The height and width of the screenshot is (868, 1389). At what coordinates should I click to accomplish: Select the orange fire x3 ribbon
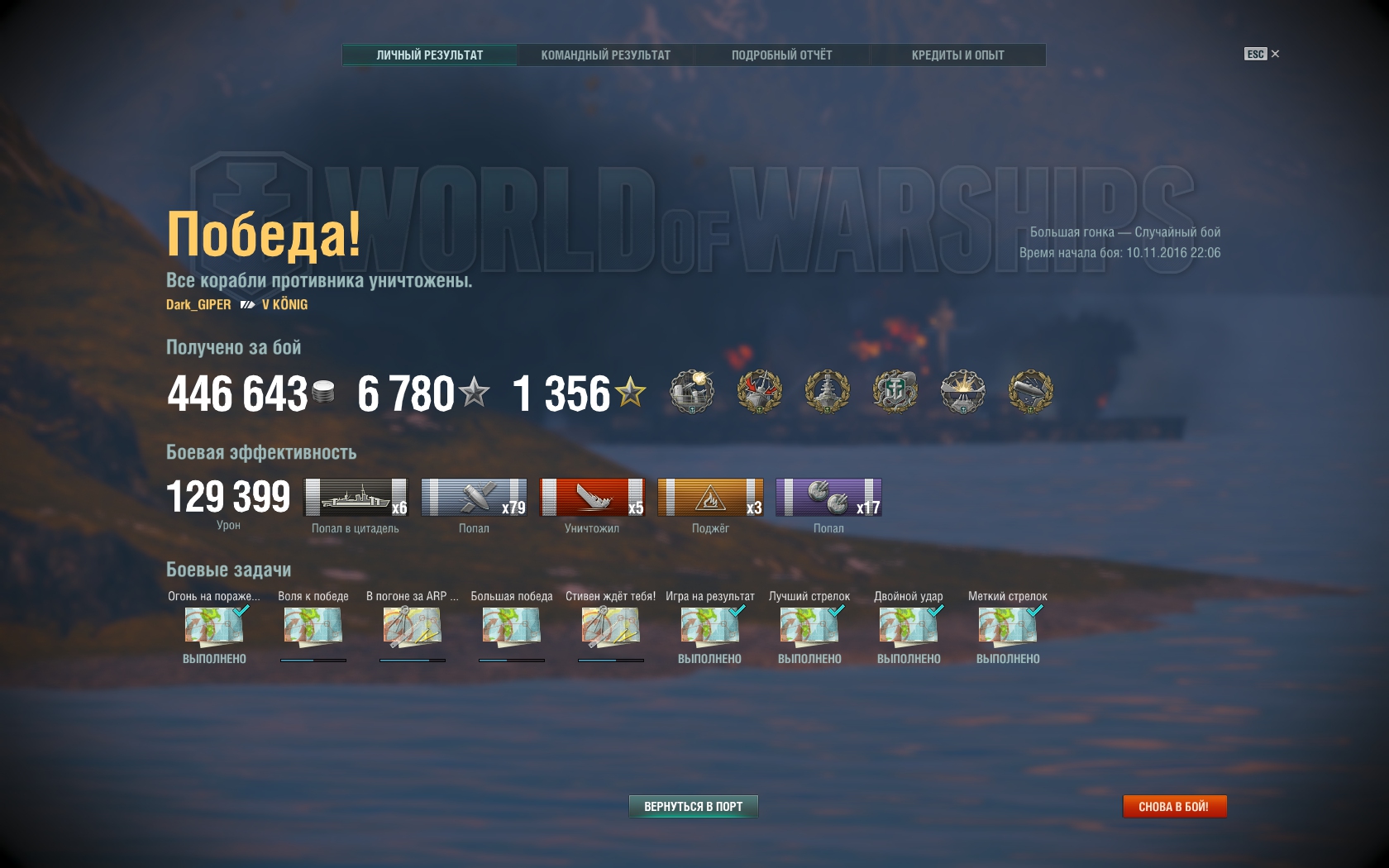pyautogui.click(x=710, y=498)
